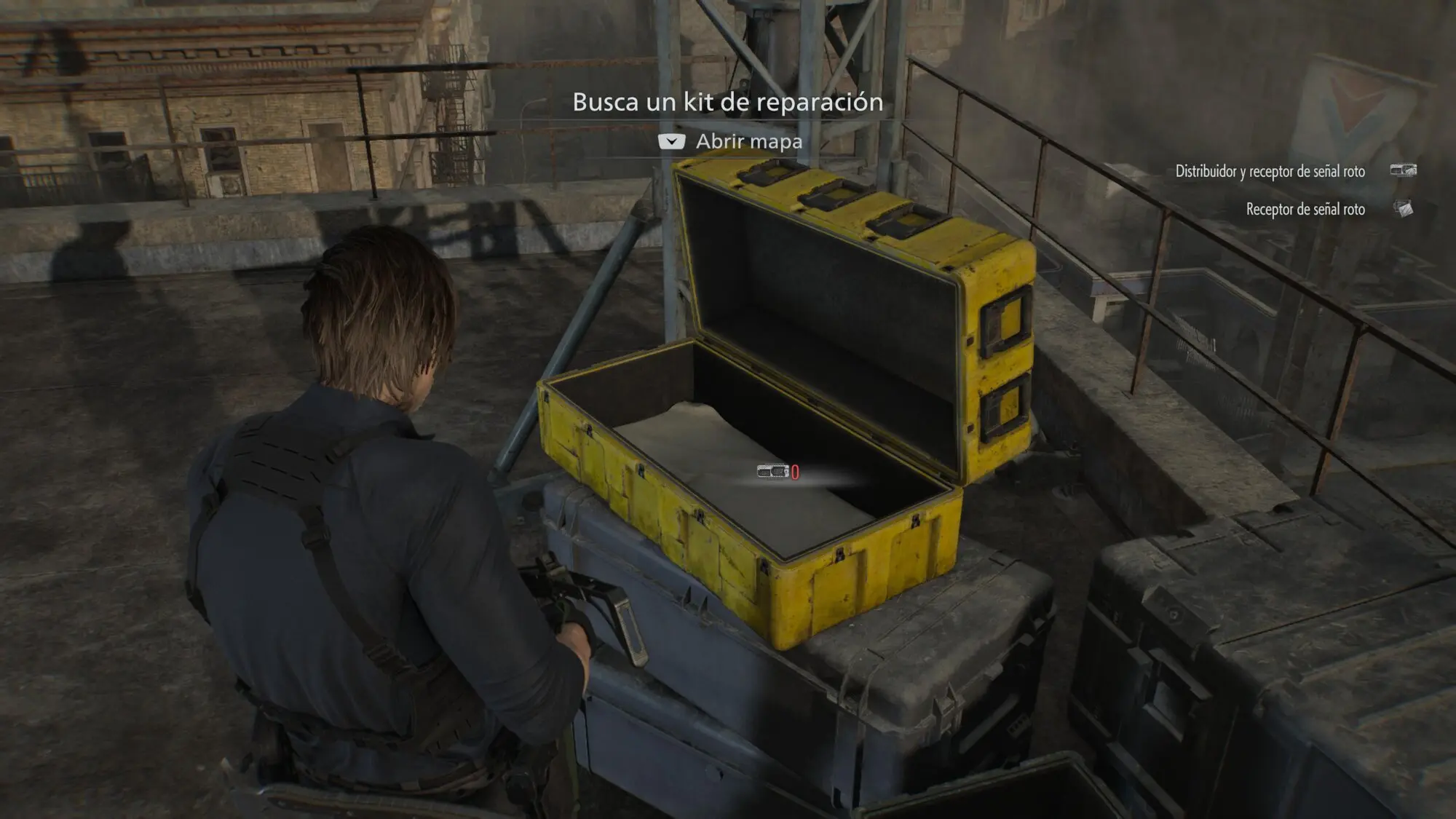Click the broken signal distributor icon
The width and height of the screenshot is (1456, 819).
[x=1403, y=170]
